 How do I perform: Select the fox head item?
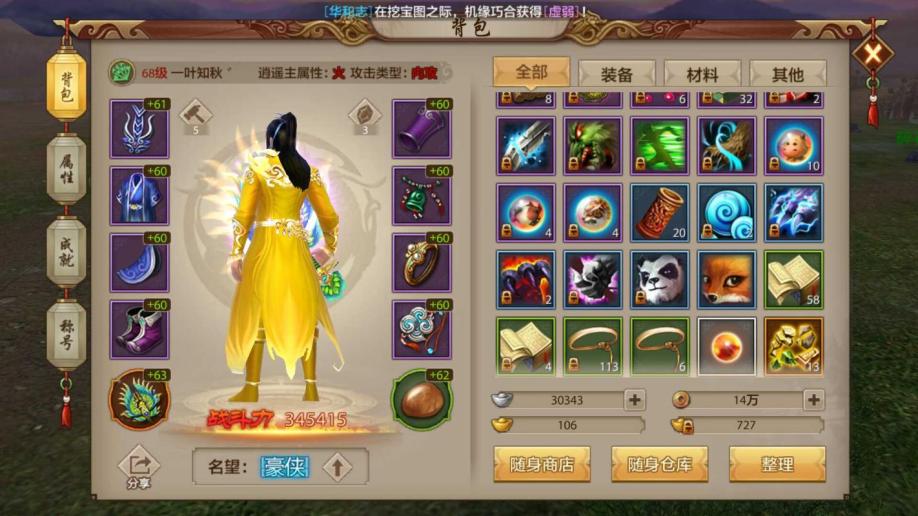726,277
